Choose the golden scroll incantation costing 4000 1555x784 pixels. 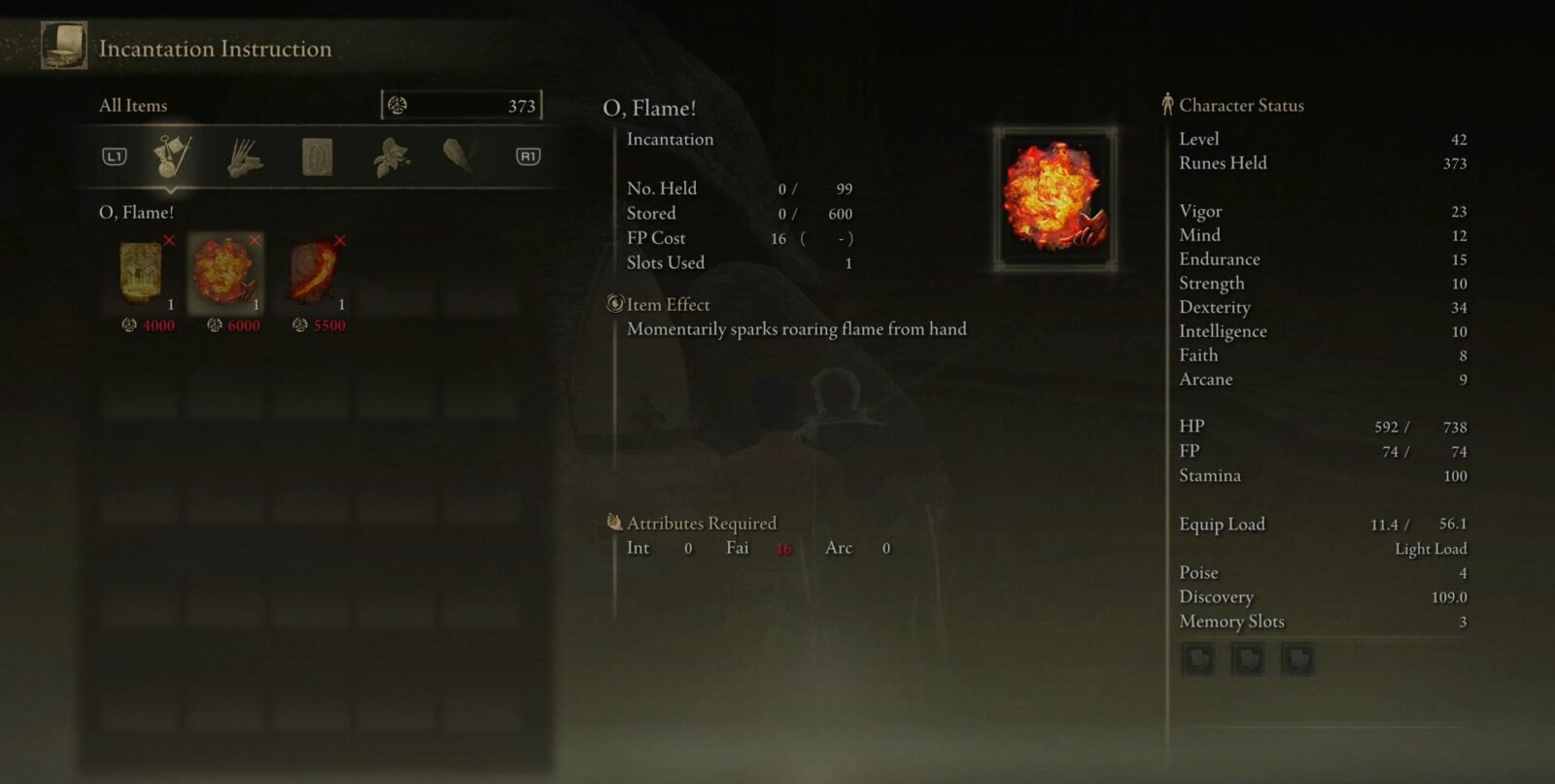pos(142,273)
